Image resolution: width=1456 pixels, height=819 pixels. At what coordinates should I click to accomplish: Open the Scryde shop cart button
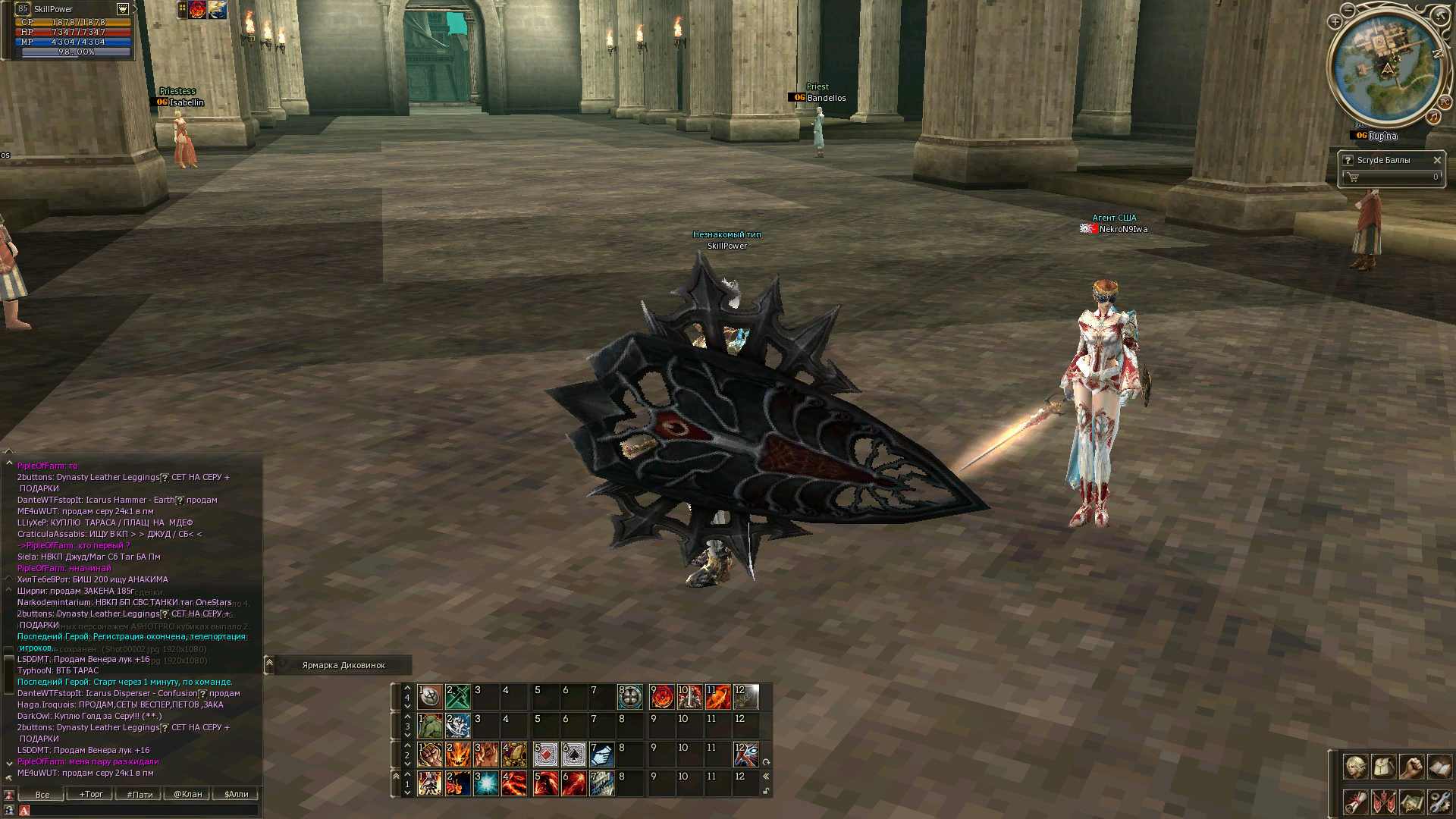pyautogui.click(x=1354, y=177)
